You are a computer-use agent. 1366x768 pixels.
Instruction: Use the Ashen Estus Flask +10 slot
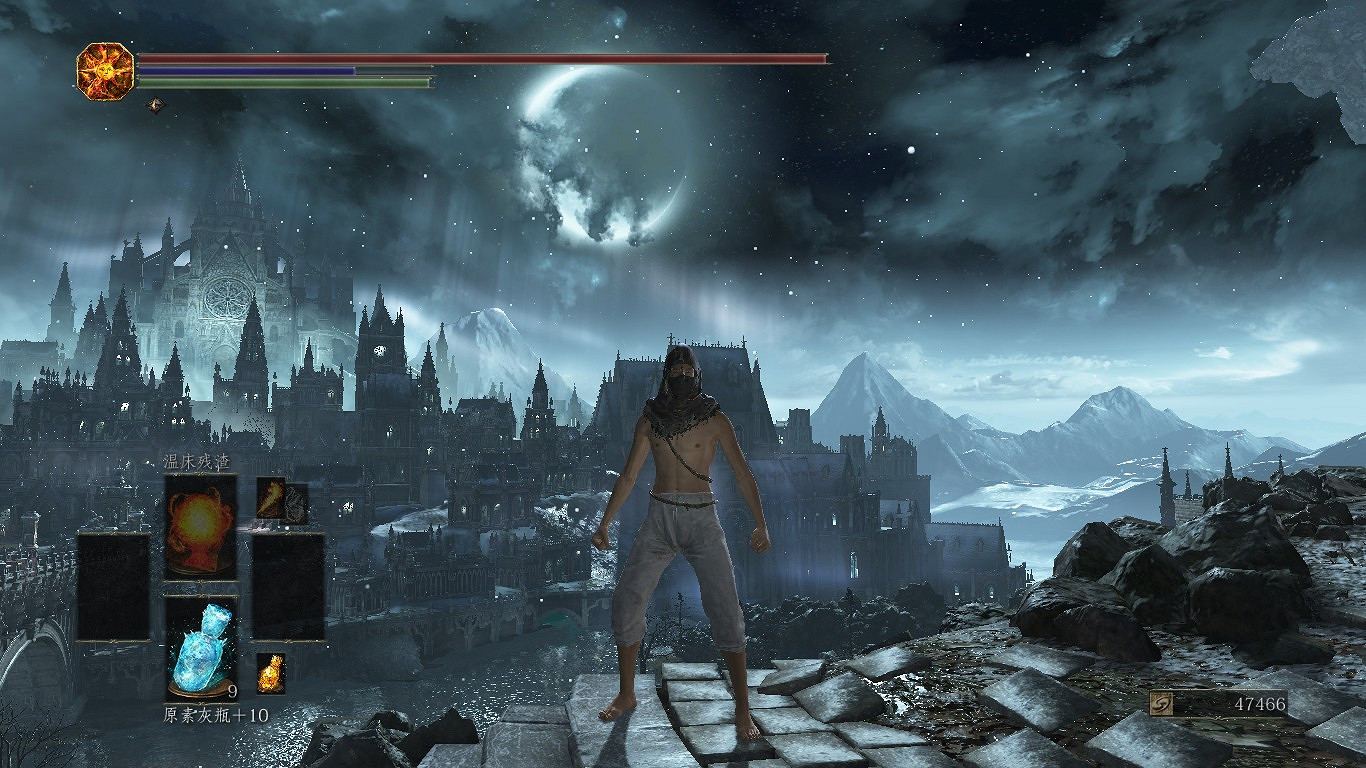(x=201, y=648)
